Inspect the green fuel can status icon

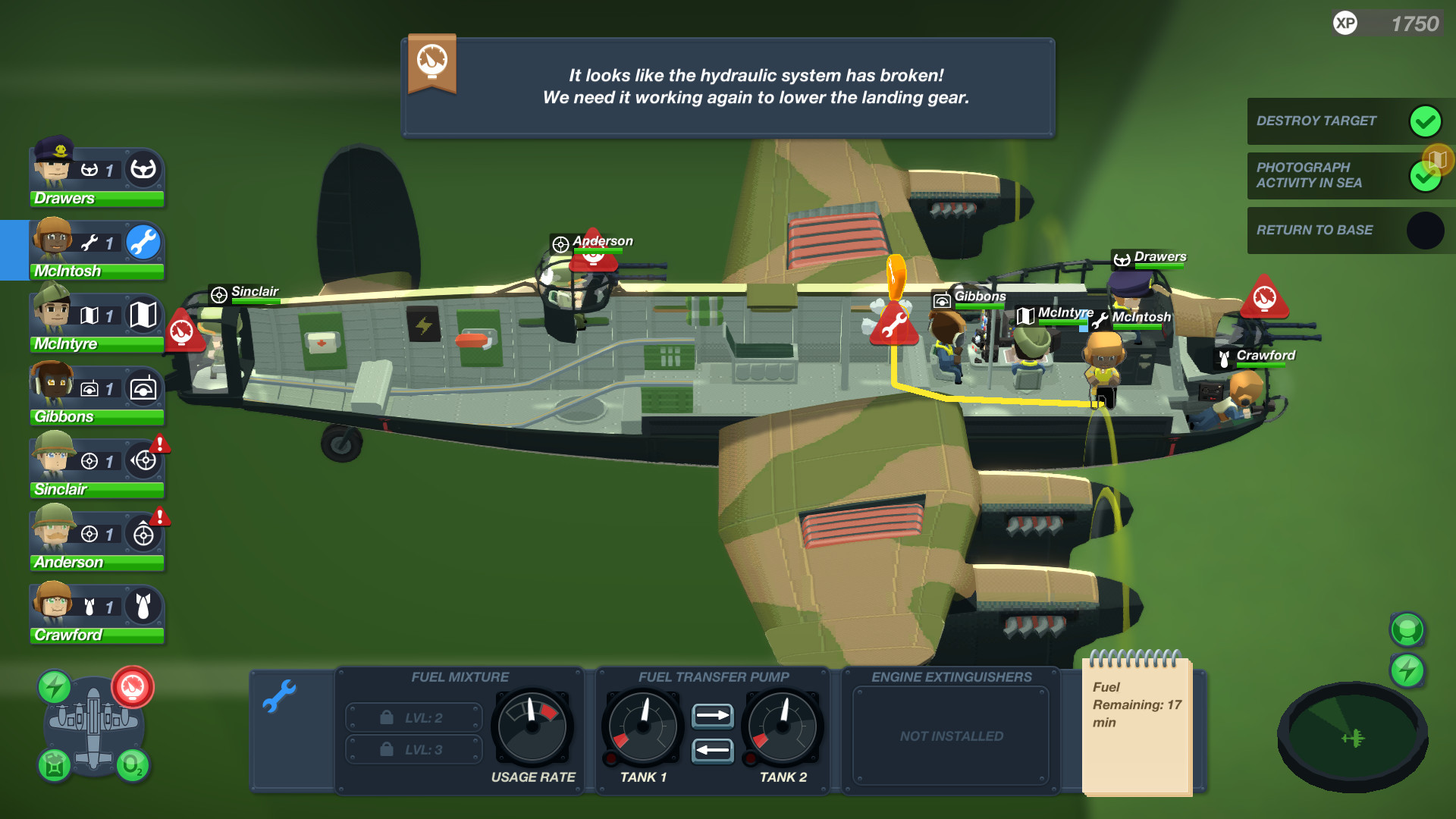(x=54, y=767)
